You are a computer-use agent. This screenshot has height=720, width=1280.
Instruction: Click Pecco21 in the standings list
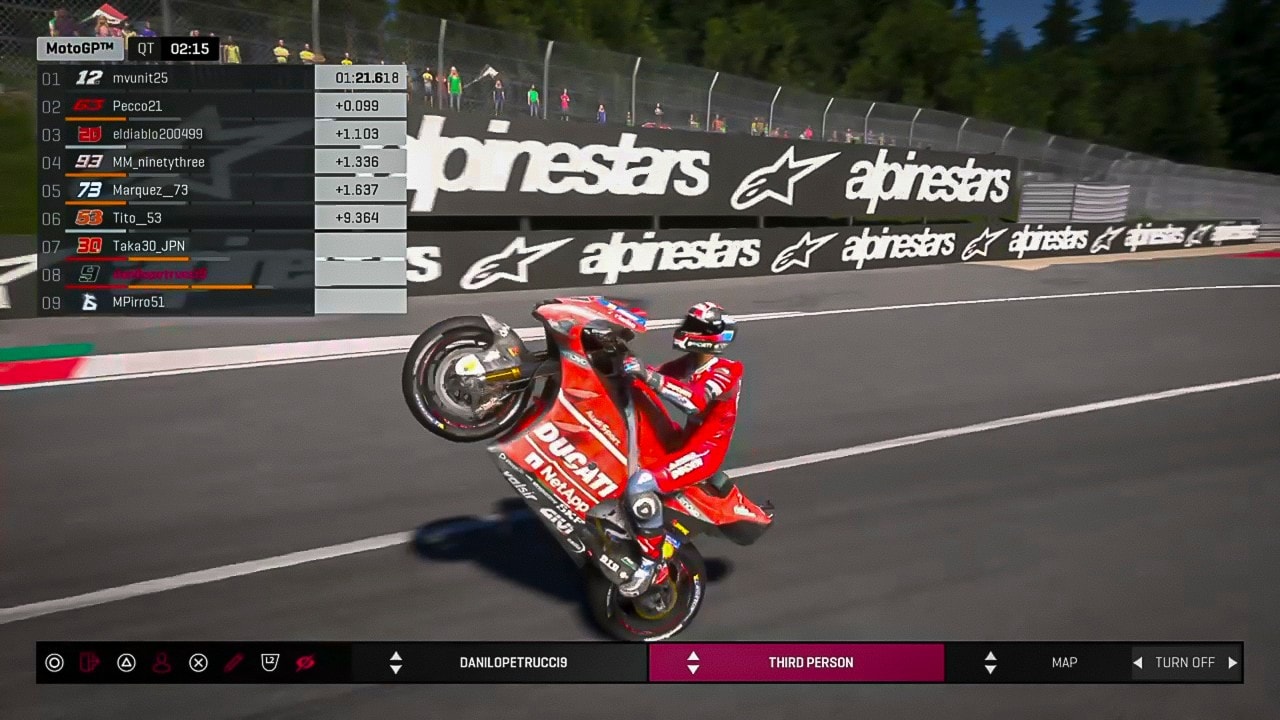point(140,105)
